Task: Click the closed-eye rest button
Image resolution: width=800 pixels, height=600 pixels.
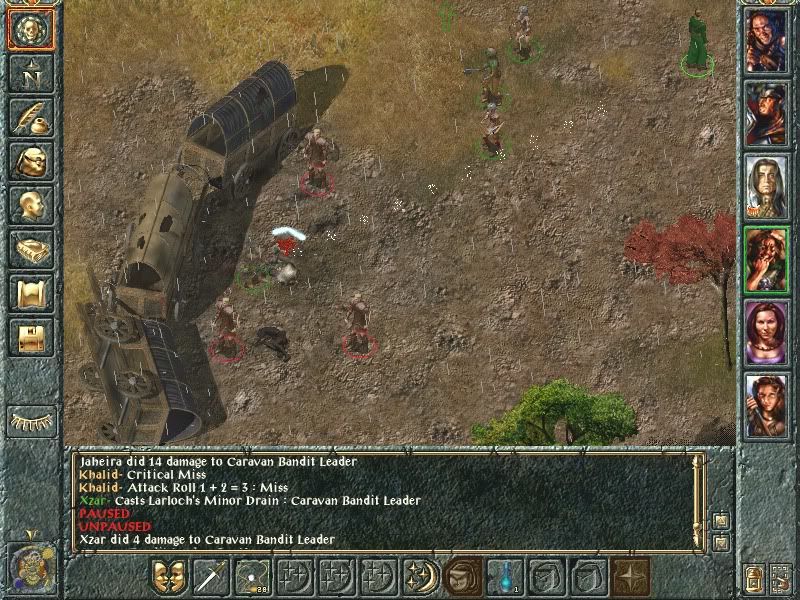Action: [30, 420]
